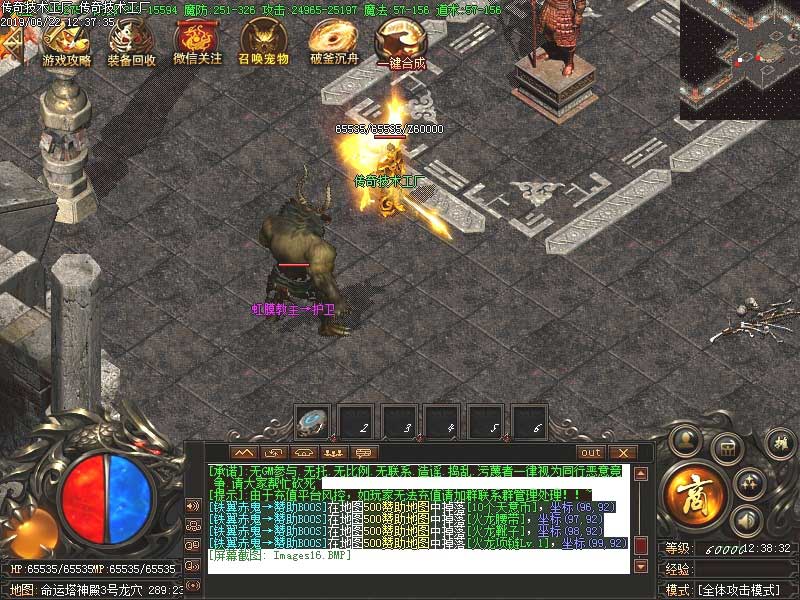
Task: Click the chat scrollbar's up arrow
Action: (641, 474)
